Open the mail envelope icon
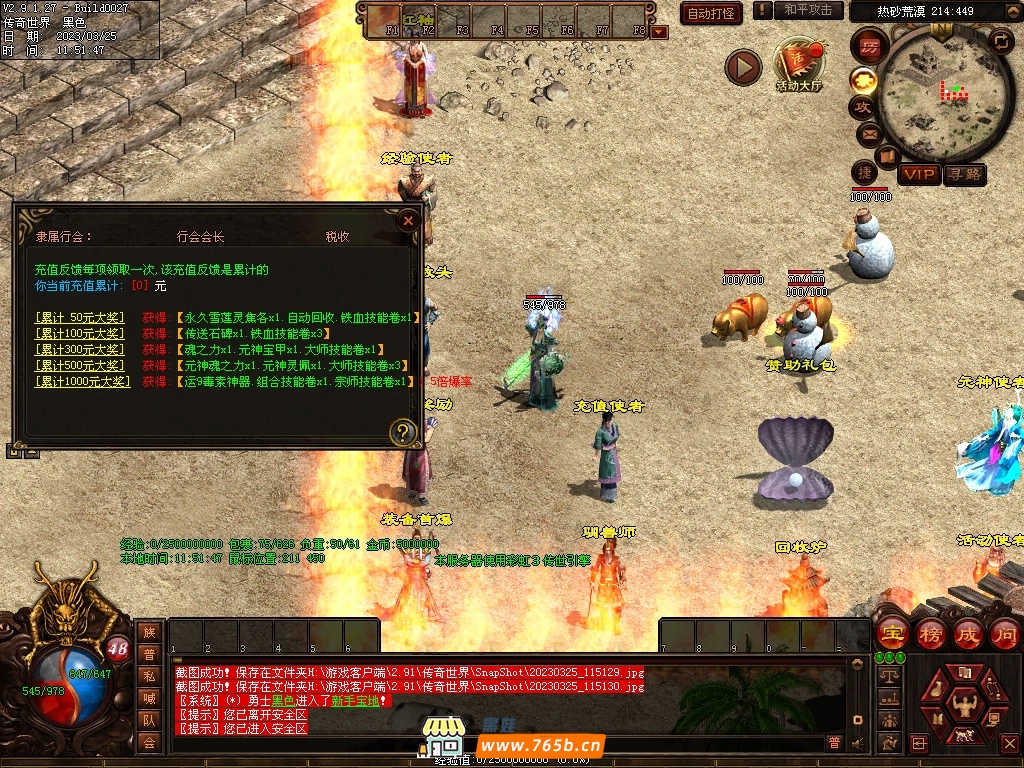 point(868,133)
